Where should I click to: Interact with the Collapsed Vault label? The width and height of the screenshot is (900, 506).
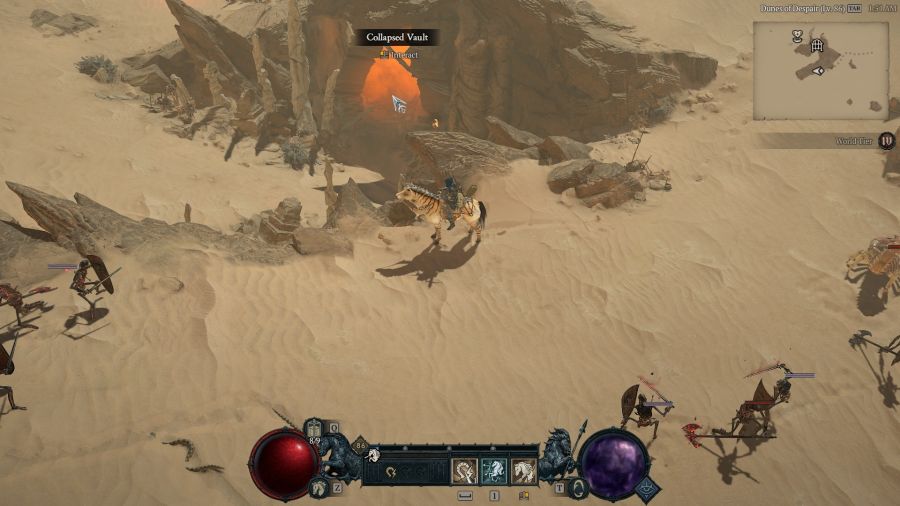click(x=398, y=37)
